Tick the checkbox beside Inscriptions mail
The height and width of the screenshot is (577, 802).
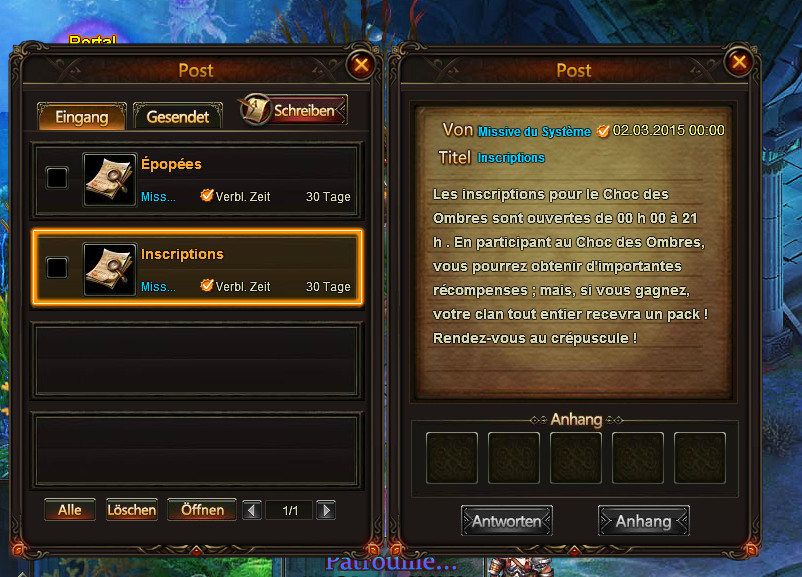[x=58, y=267]
